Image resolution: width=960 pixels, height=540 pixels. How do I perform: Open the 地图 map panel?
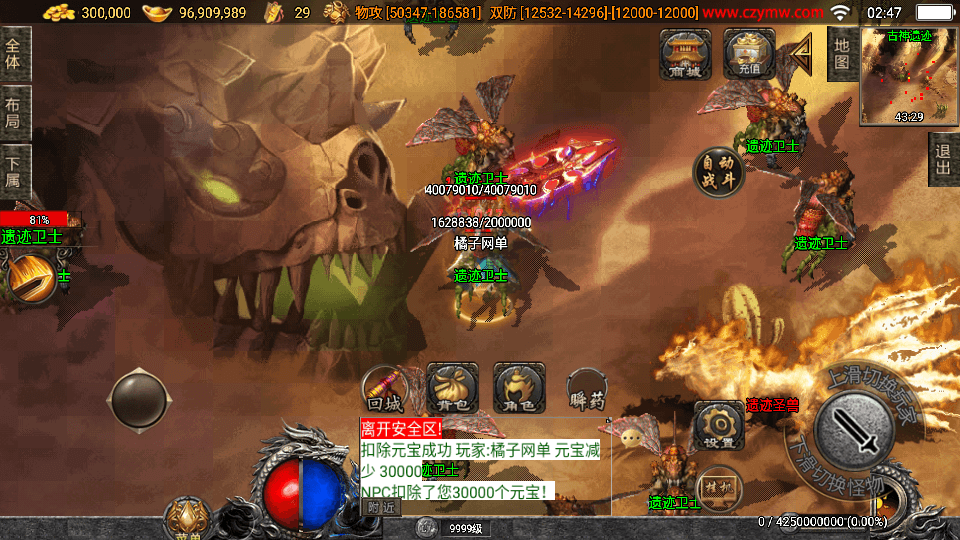(842, 54)
